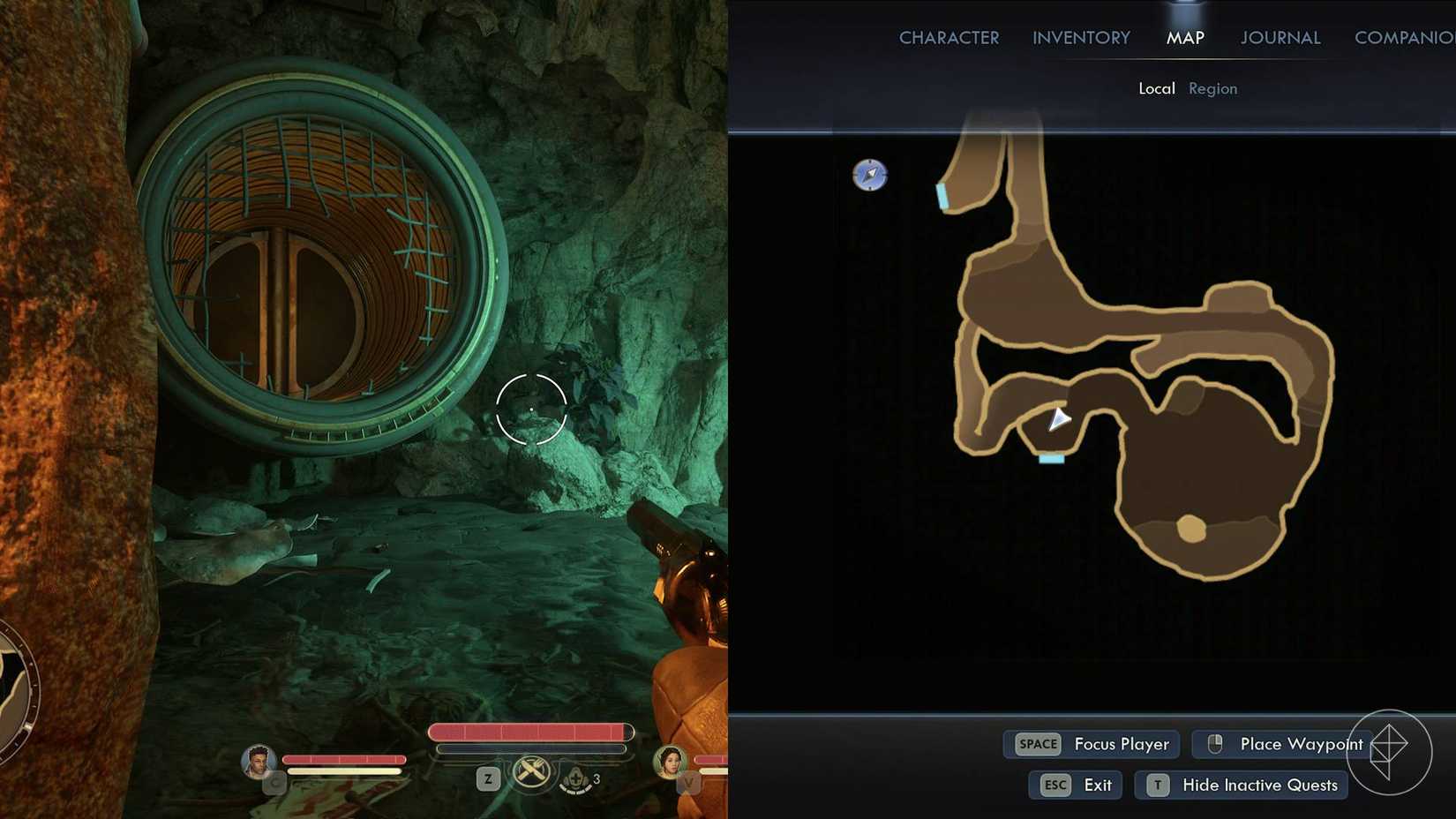Open the MAP tab

tap(1185, 37)
